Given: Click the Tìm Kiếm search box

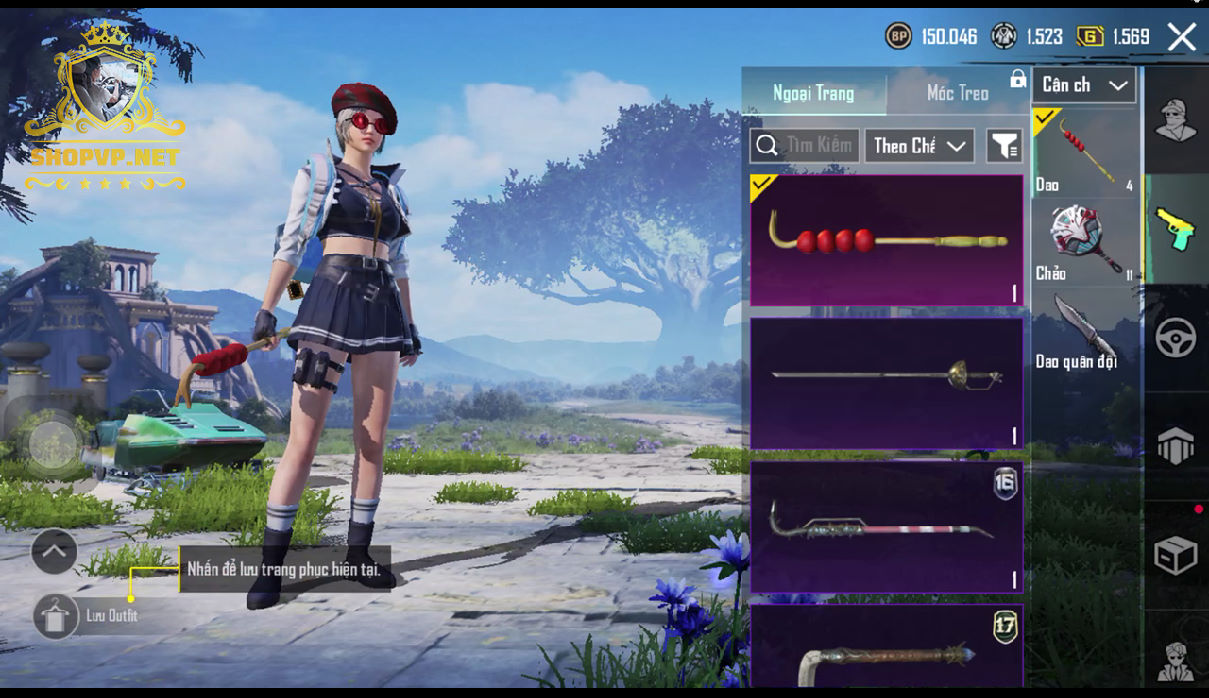Looking at the screenshot, I should pyautogui.click(x=804, y=146).
